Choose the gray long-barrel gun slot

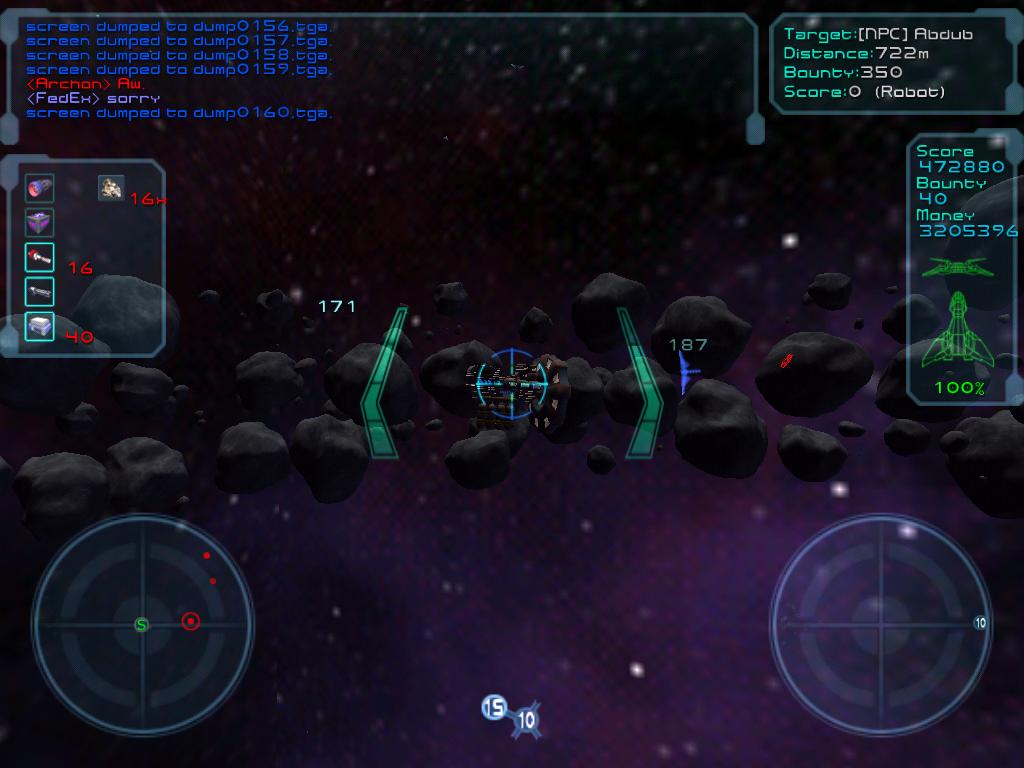coord(40,292)
